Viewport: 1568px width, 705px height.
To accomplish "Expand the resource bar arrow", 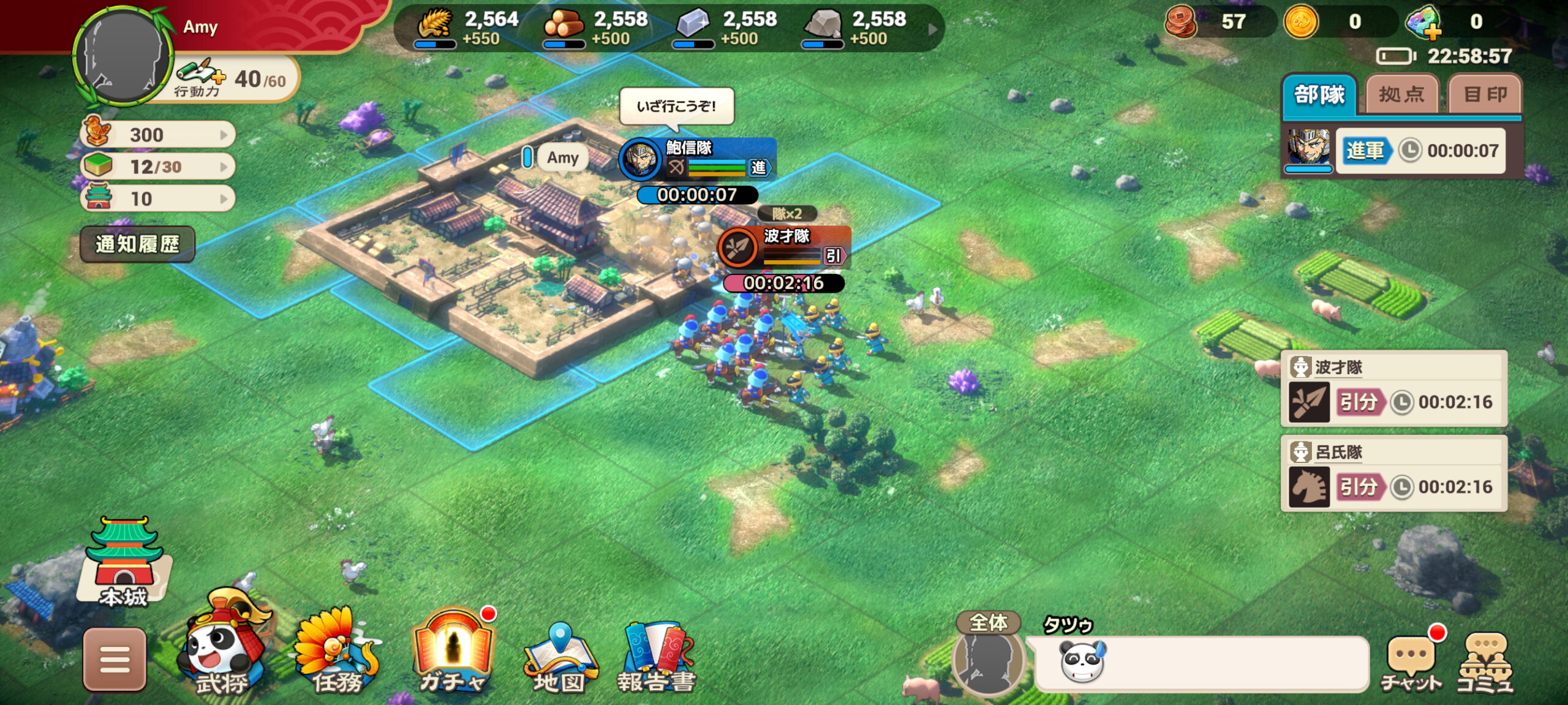I will [x=932, y=29].
